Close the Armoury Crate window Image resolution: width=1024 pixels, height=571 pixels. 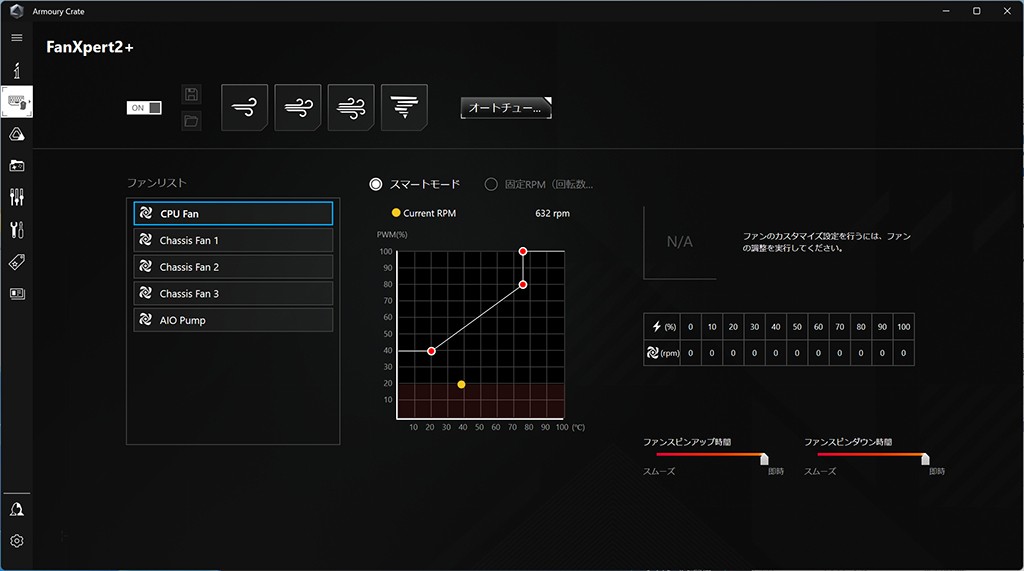coord(1004,10)
